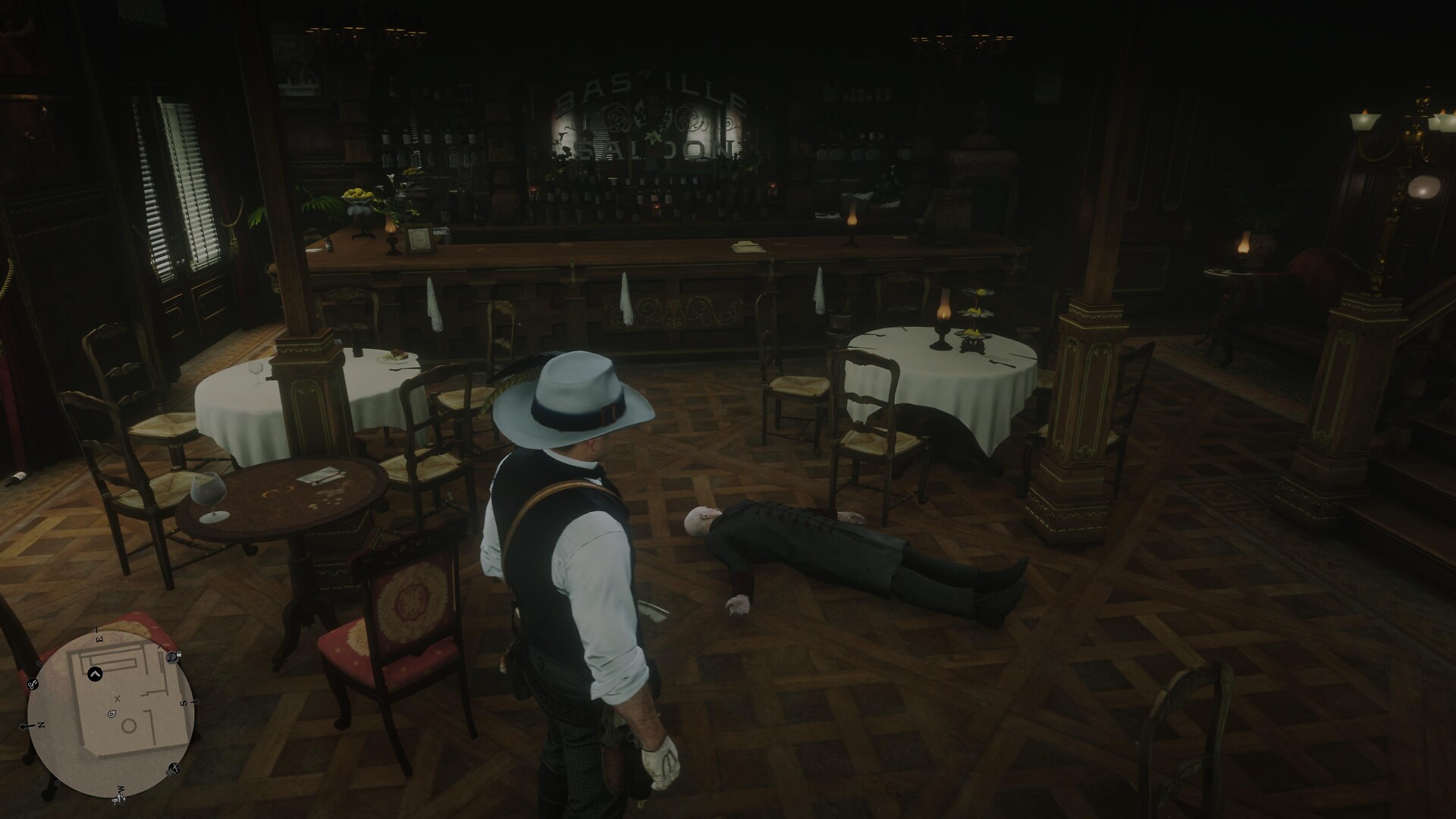Select the black chevron marker on minimap
The width and height of the screenshot is (1456, 819).
click(95, 674)
